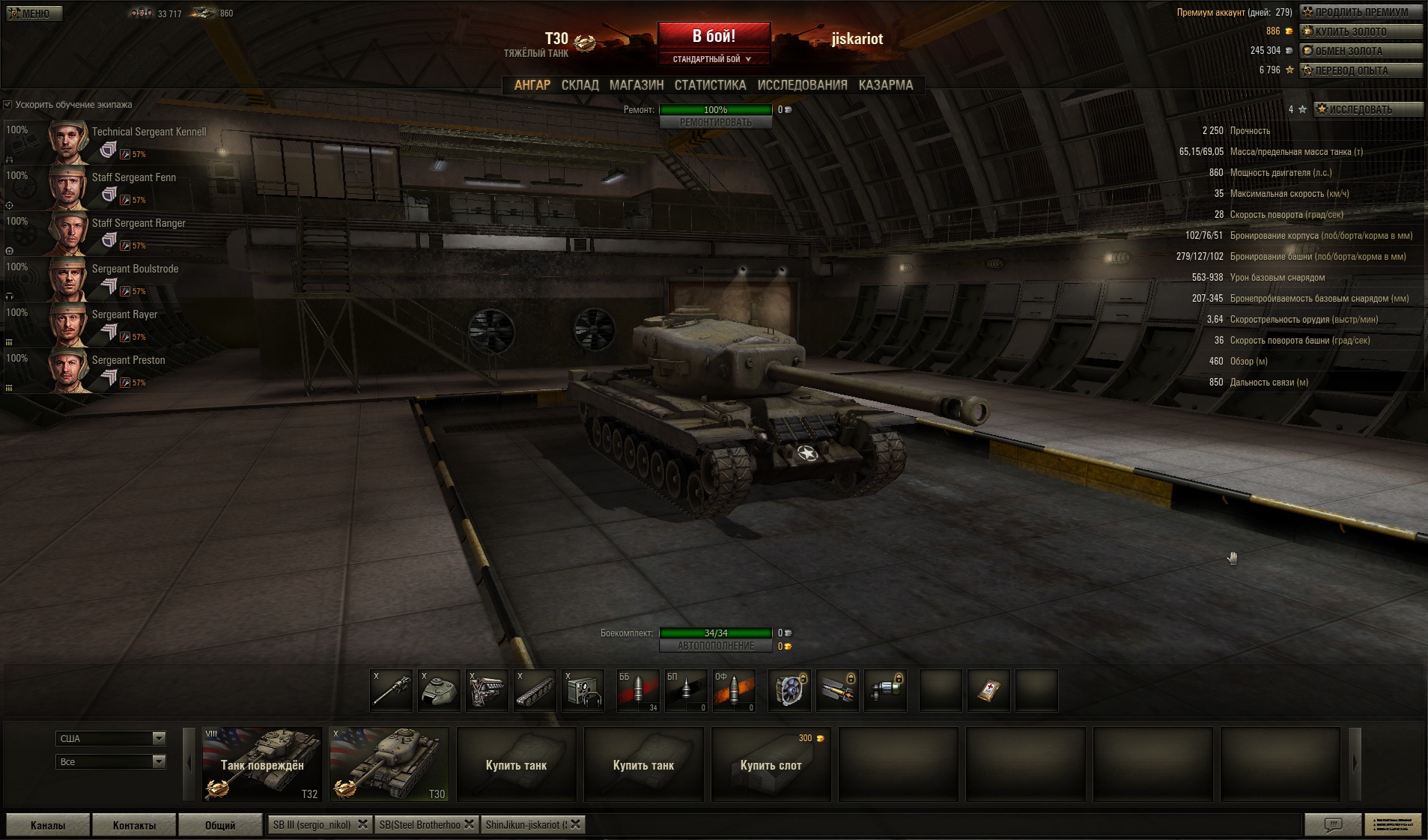Open the ОБМЕН ЗОЛОТА exchange
This screenshot has height=840, width=1428.
pyautogui.click(x=1361, y=51)
